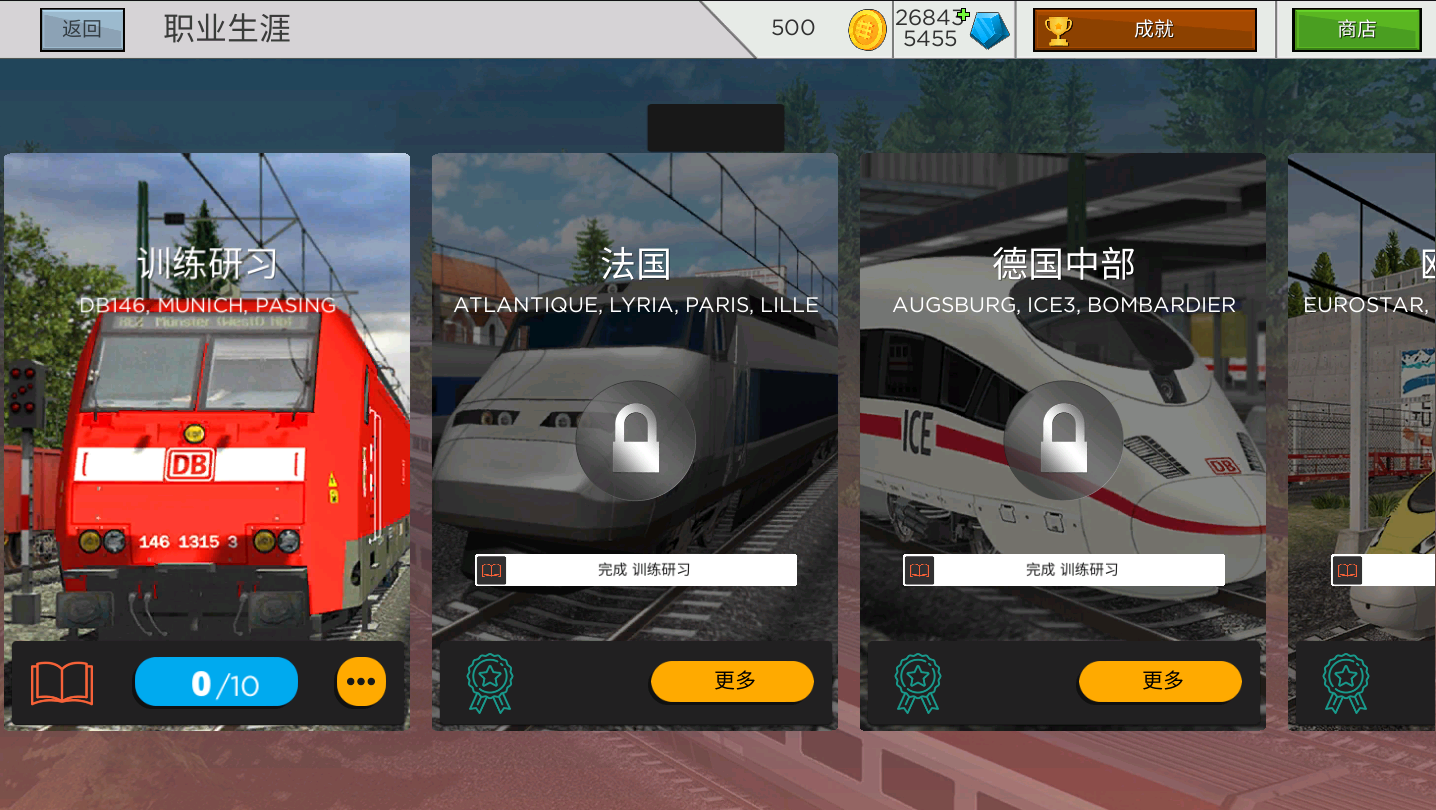Click the medal ribbon icon on 德国中部 card

(x=918, y=683)
